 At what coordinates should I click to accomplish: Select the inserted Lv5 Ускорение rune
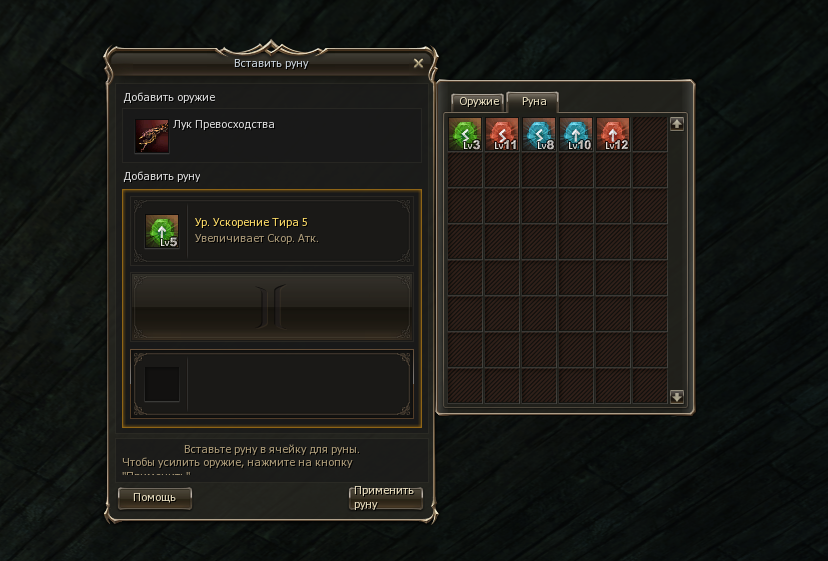point(162,231)
